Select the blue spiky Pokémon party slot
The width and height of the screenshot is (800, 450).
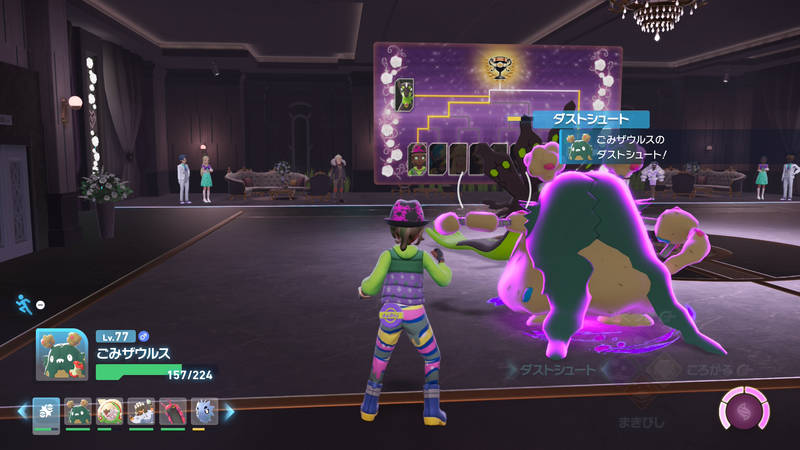pos(204,410)
